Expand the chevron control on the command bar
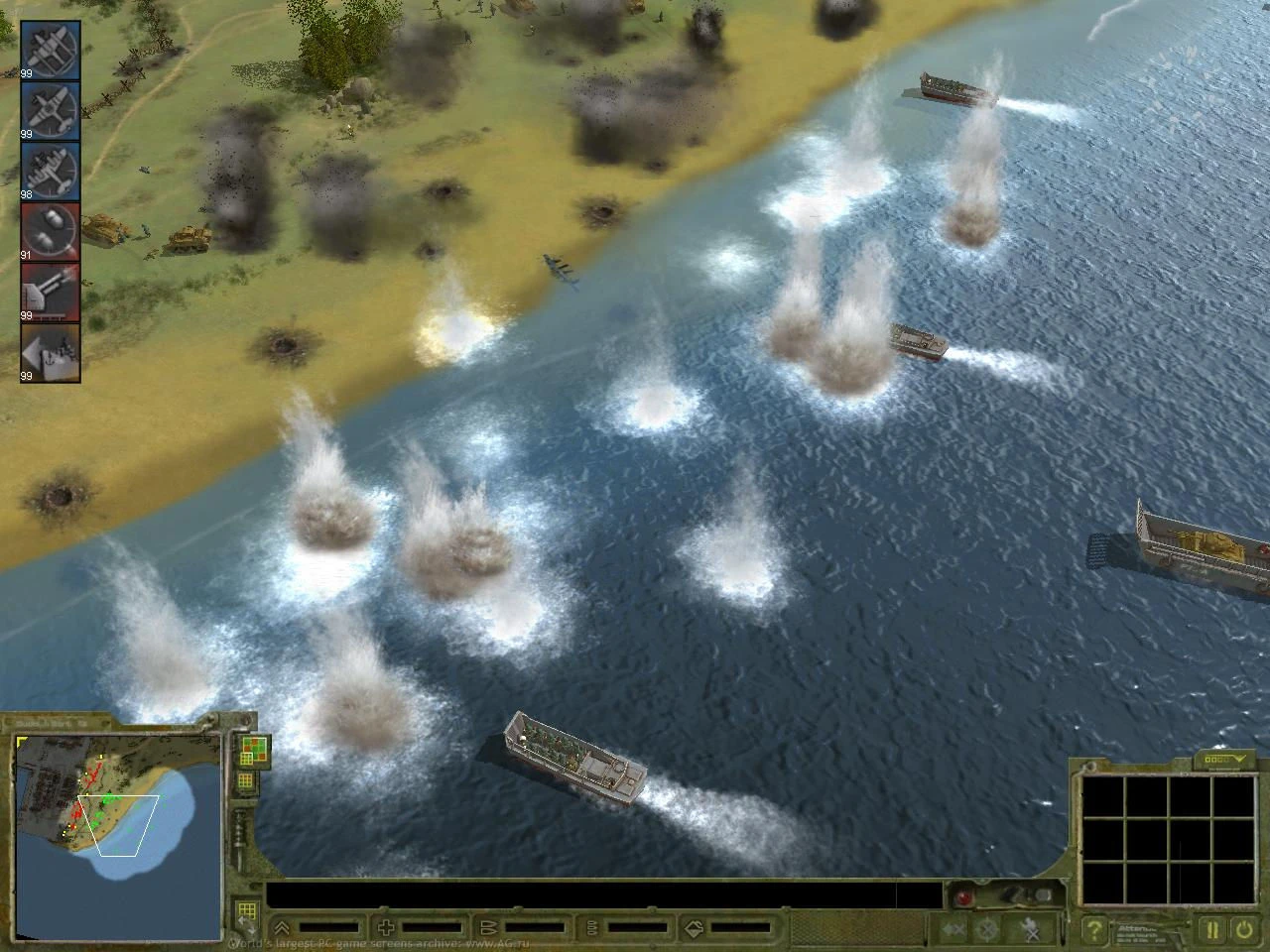 tap(282, 926)
